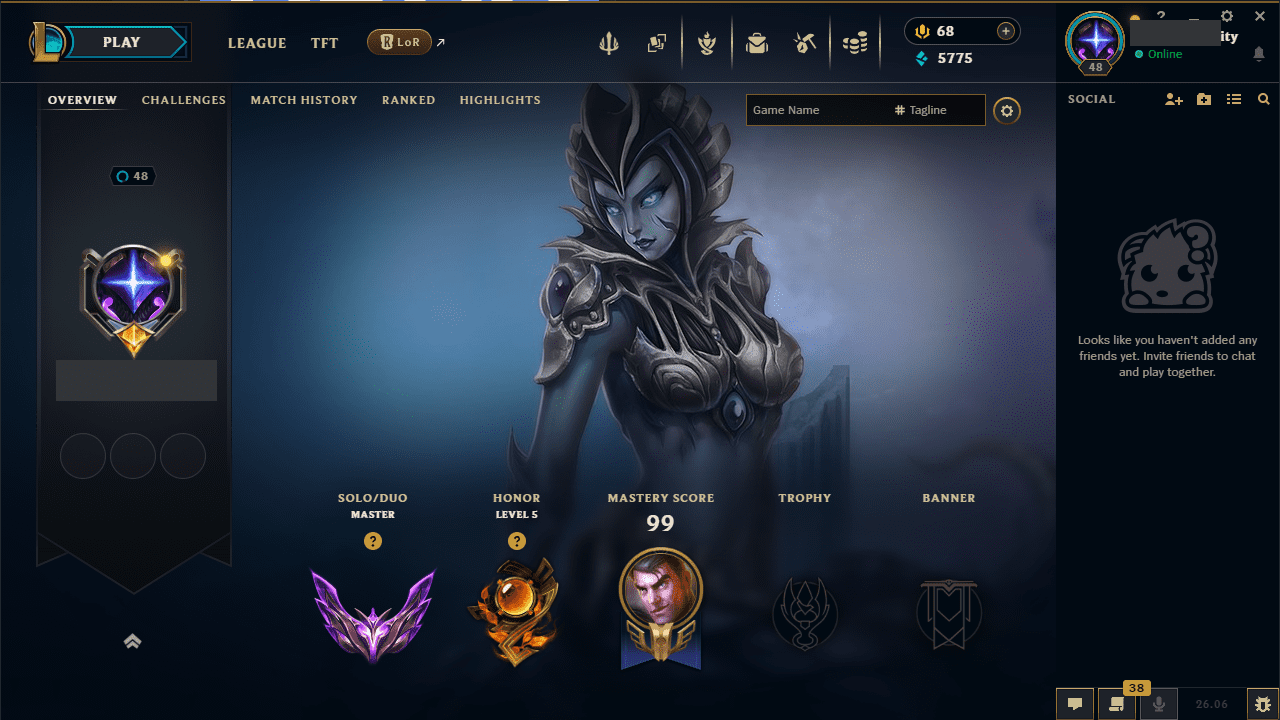Open the Collection page icon

click(657, 43)
